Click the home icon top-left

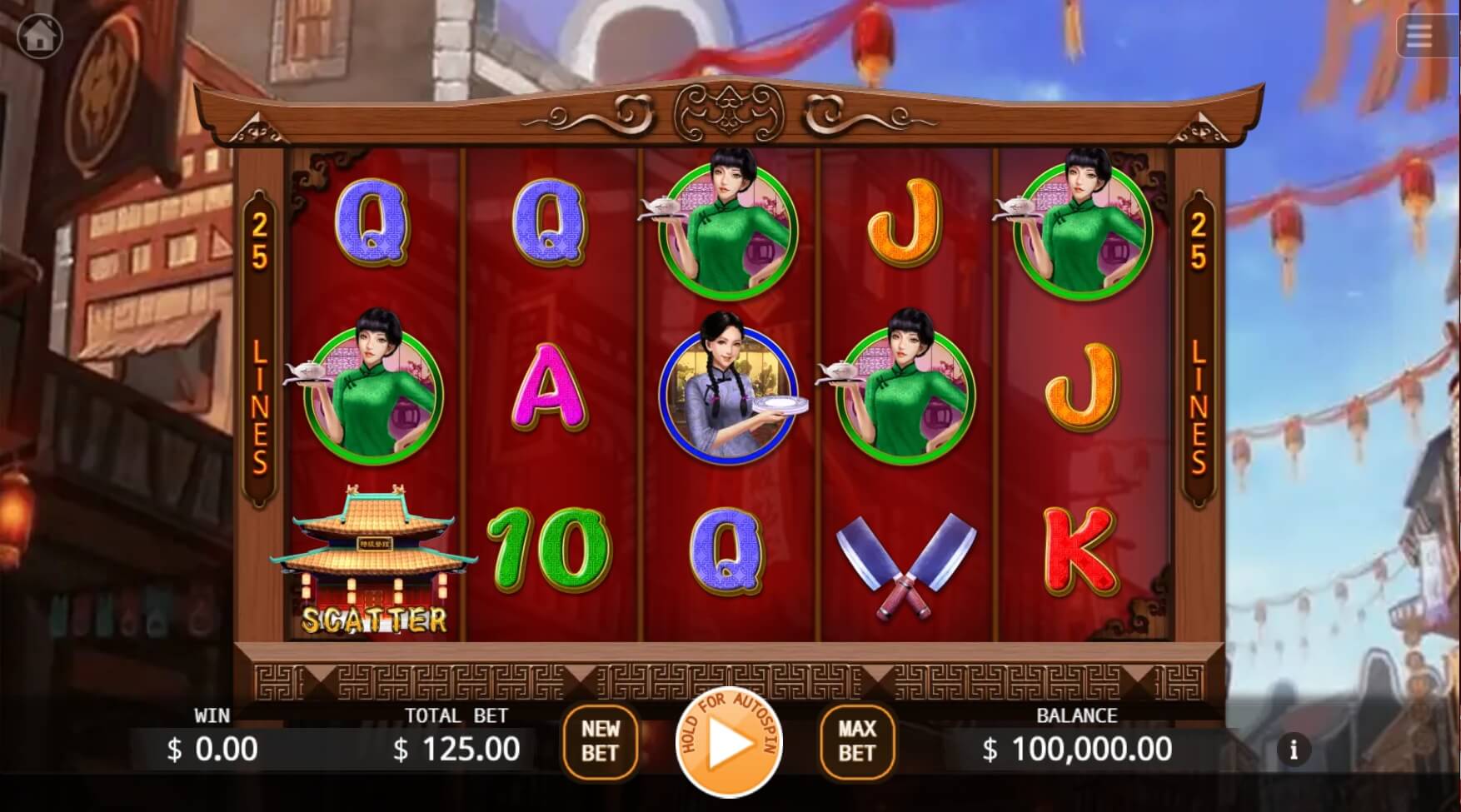click(x=39, y=35)
